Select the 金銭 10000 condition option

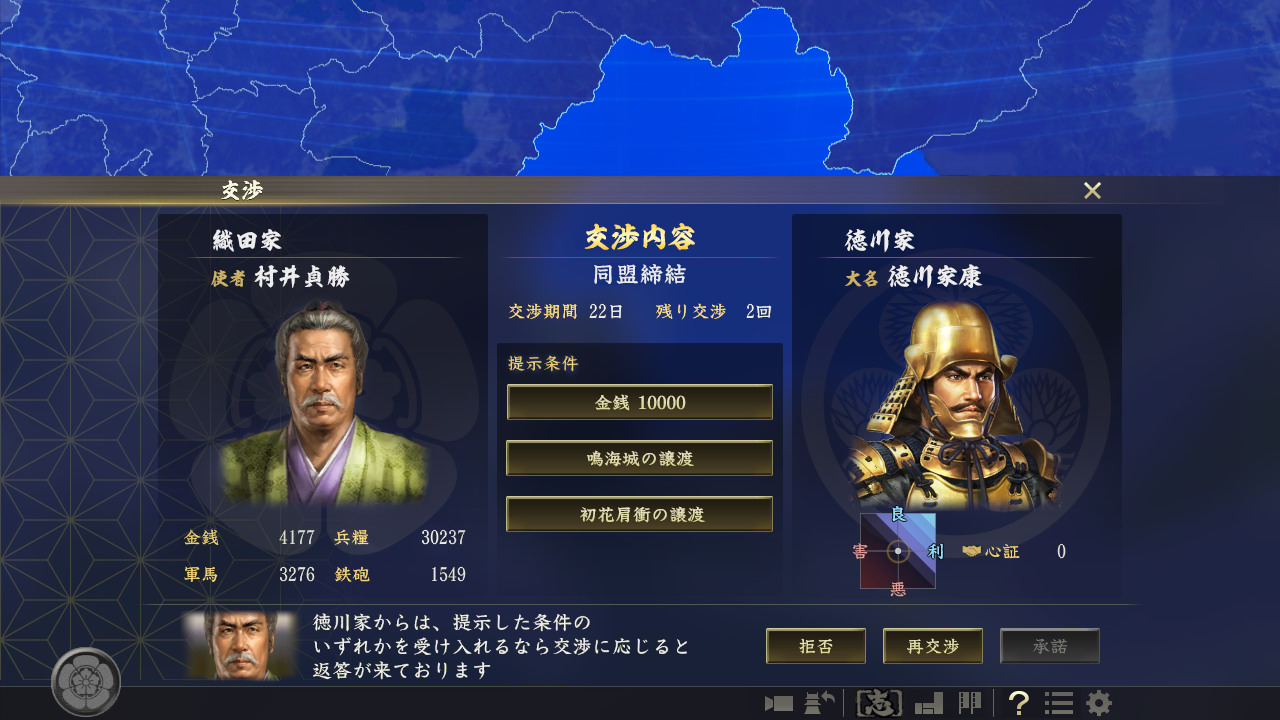639,402
